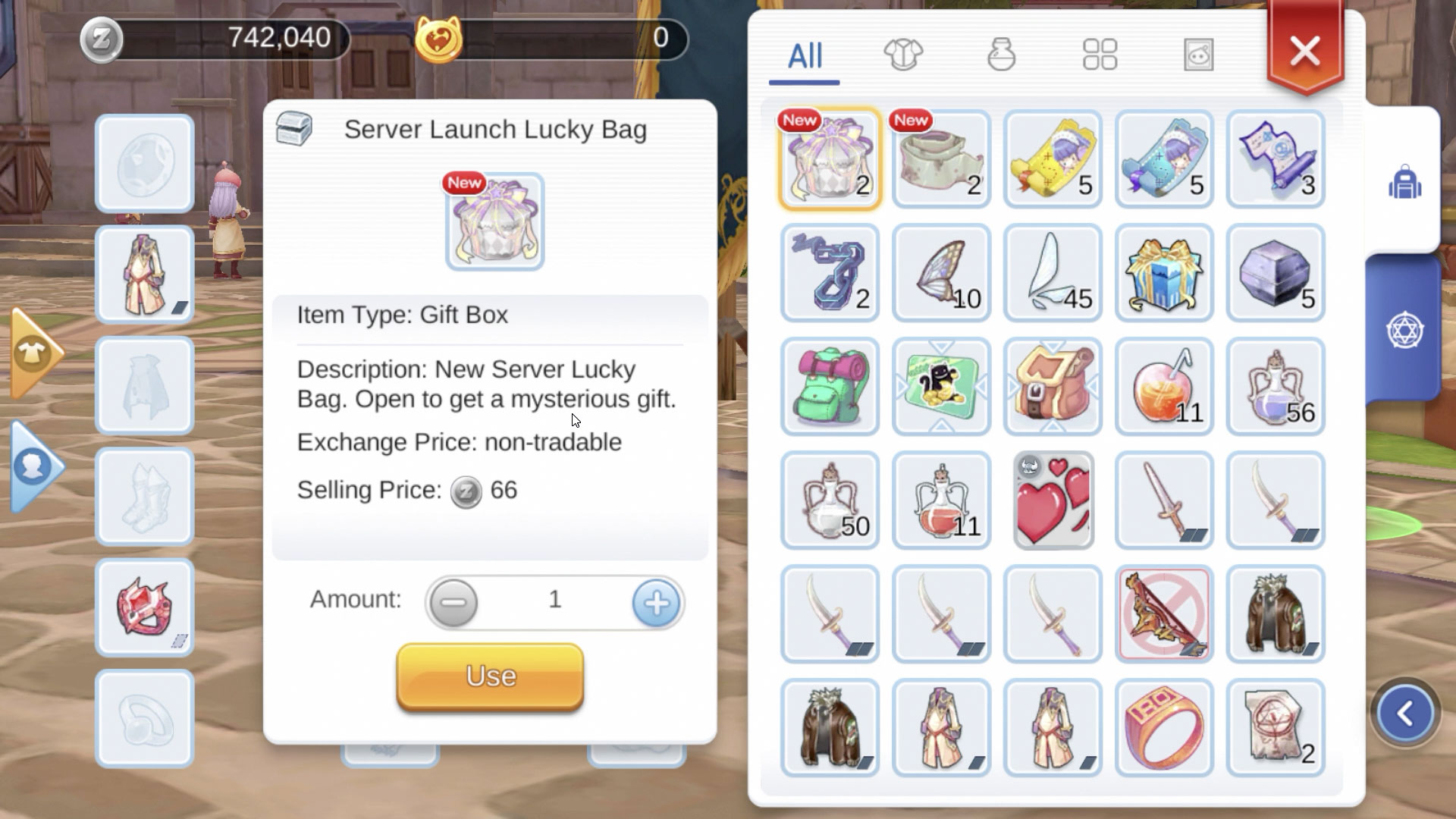The height and width of the screenshot is (819, 1456).
Task: Click the amount quantity field showing 1
Action: pyautogui.click(x=554, y=600)
